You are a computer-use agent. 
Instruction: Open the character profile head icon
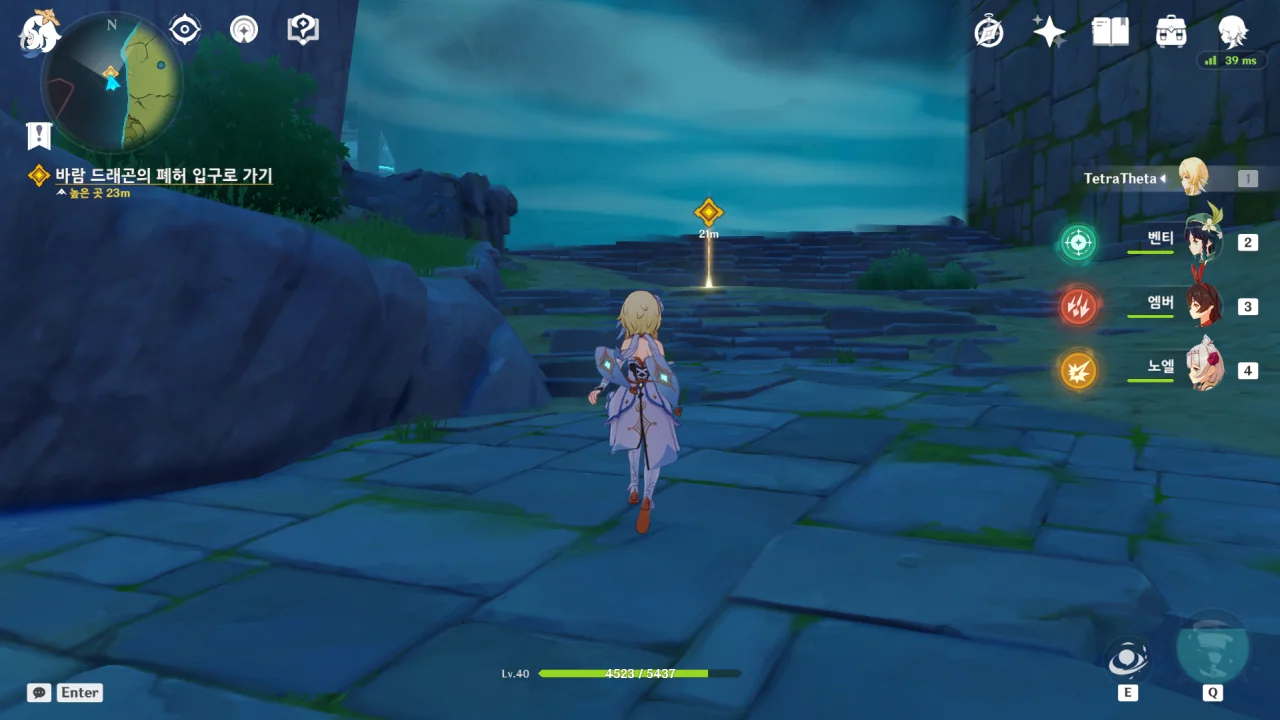pyautogui.click(x=1232, y=32)
